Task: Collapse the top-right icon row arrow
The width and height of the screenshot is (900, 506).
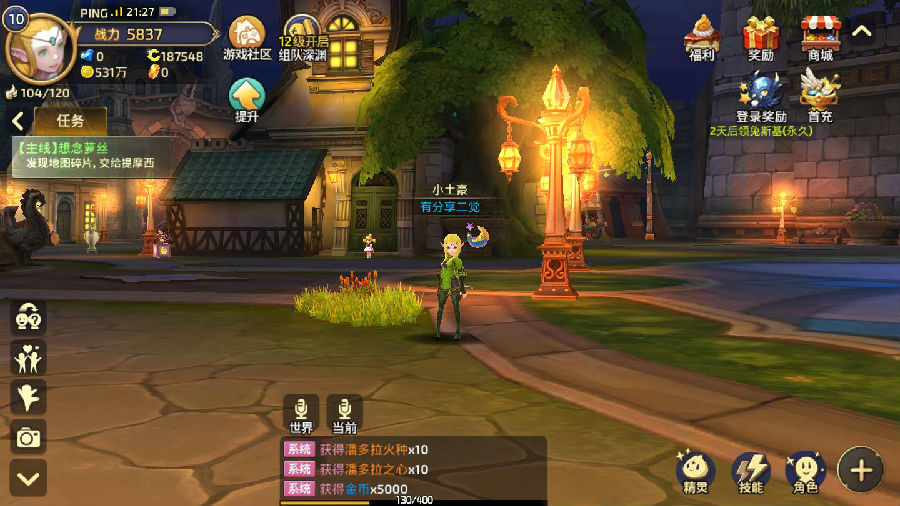Action: coord(862,31)
